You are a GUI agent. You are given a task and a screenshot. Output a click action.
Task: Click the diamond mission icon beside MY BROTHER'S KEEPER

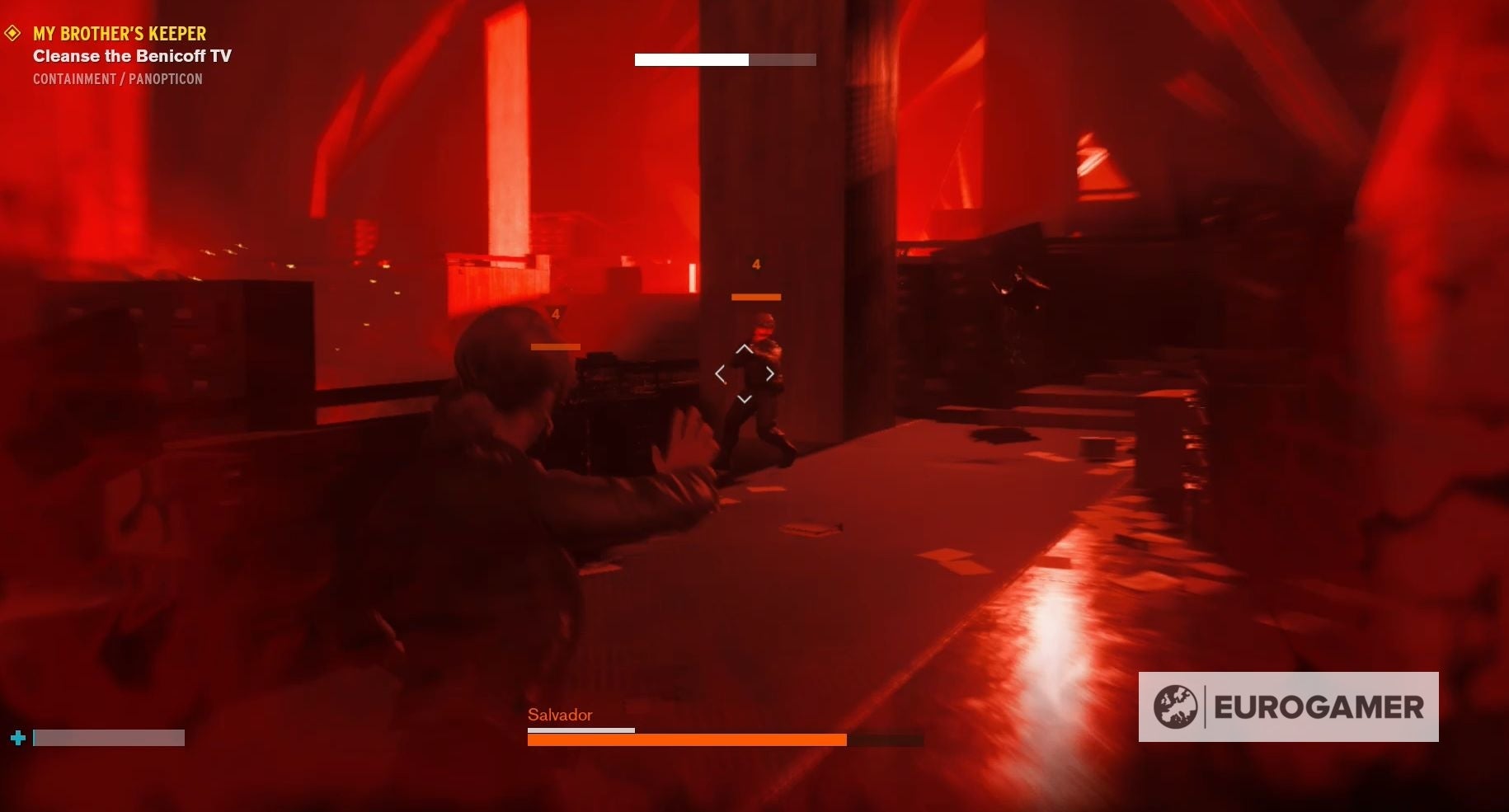point(12,33)
